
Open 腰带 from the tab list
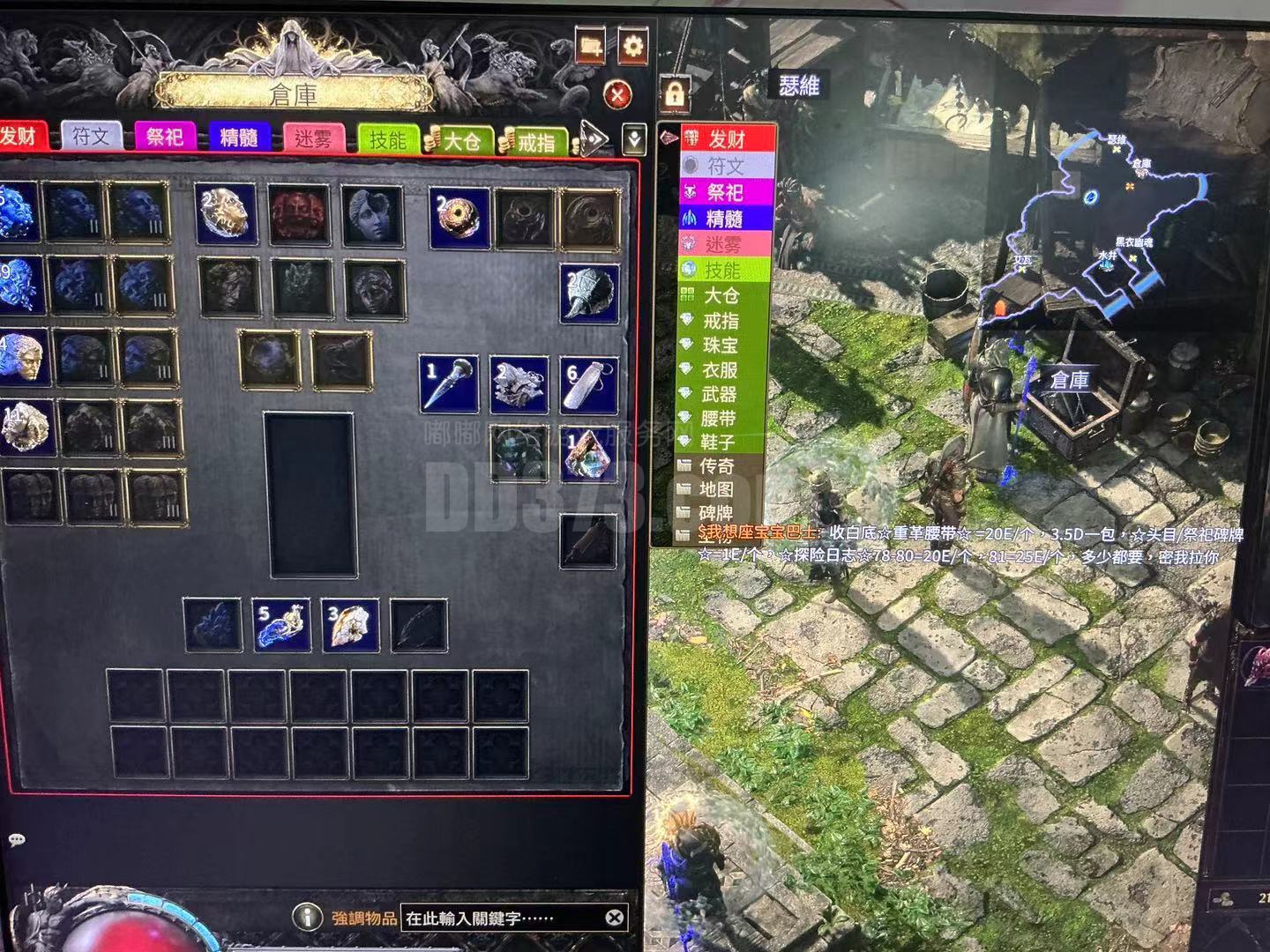point(720,418)
